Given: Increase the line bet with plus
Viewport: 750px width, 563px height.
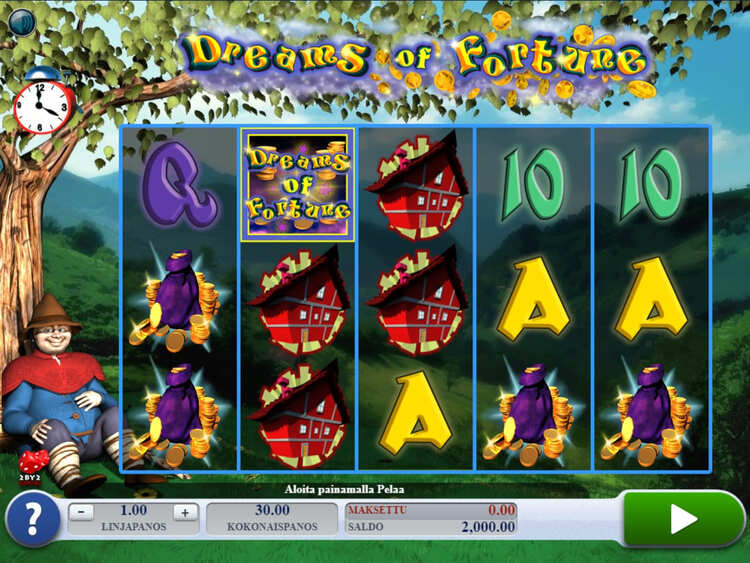Looking at the screenshot, I should tap(183, 512).
